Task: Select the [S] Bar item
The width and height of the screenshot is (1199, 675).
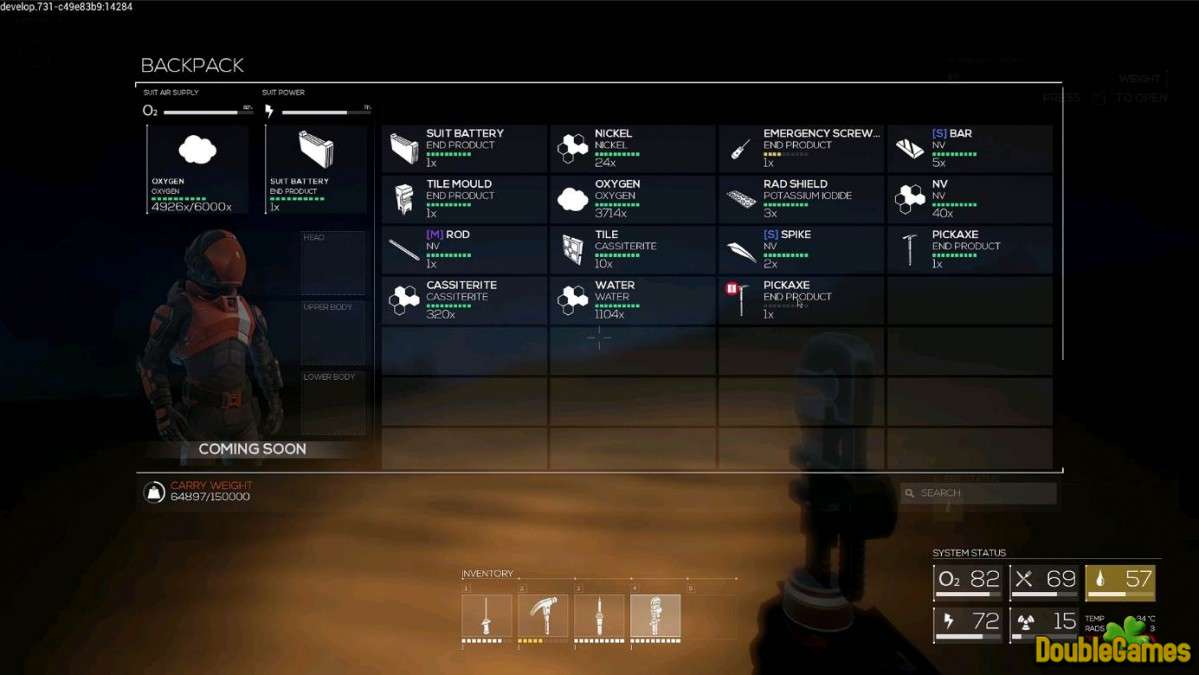Action: [x=969, y=148]
